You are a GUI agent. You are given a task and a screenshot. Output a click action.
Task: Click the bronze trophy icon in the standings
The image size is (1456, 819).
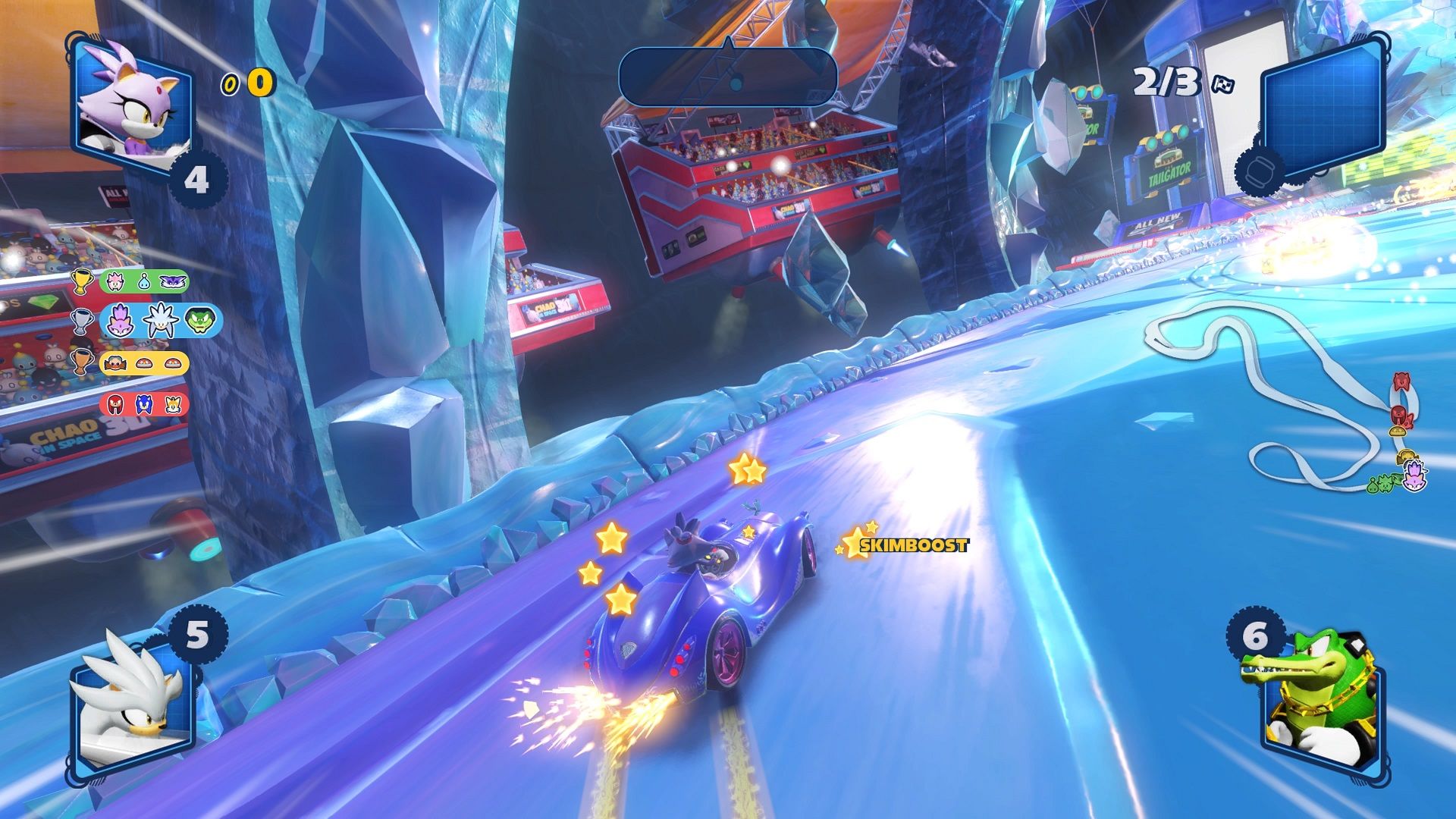[82, 364]
